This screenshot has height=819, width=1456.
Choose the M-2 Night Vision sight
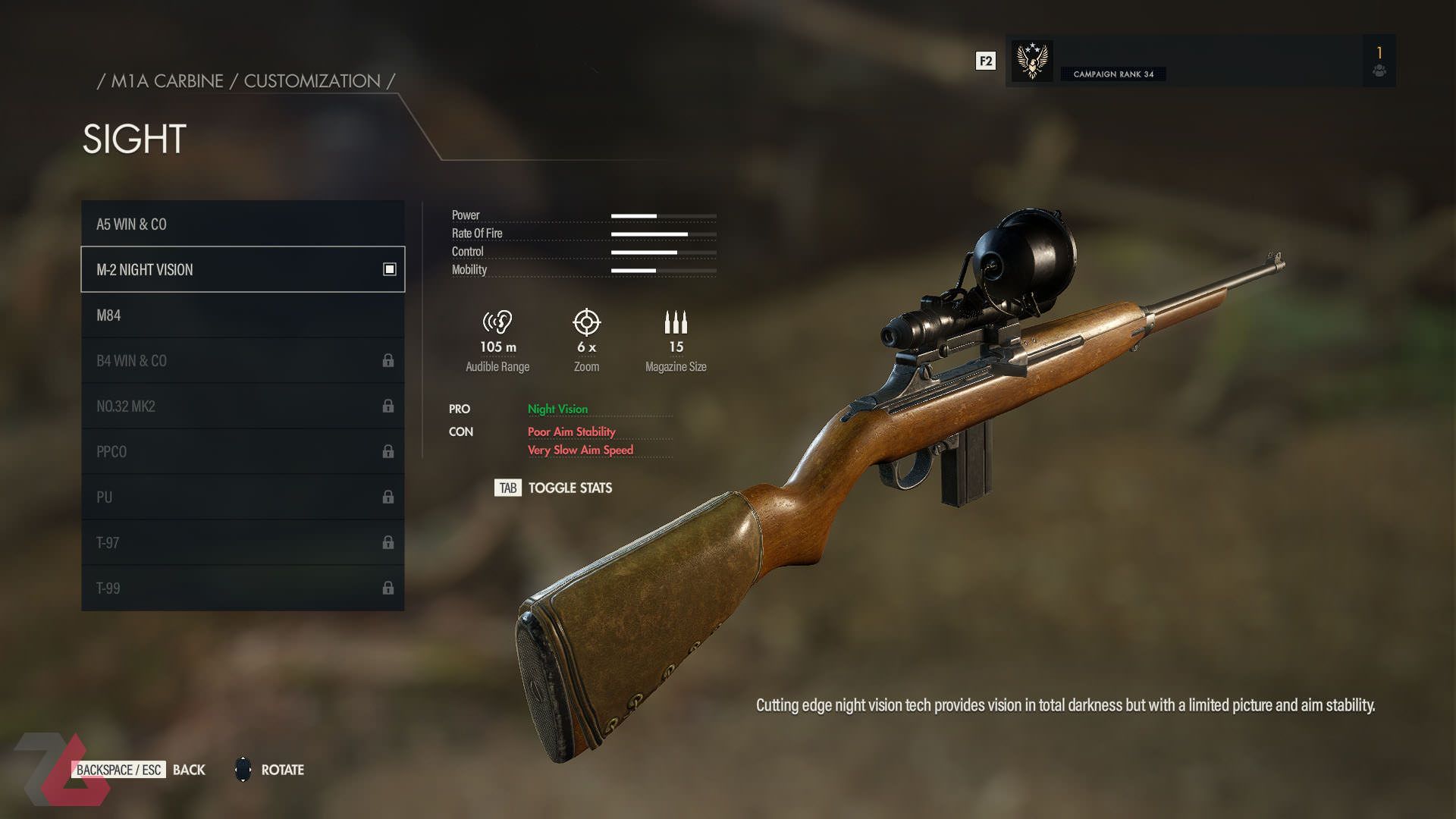[x=242, y=269]
